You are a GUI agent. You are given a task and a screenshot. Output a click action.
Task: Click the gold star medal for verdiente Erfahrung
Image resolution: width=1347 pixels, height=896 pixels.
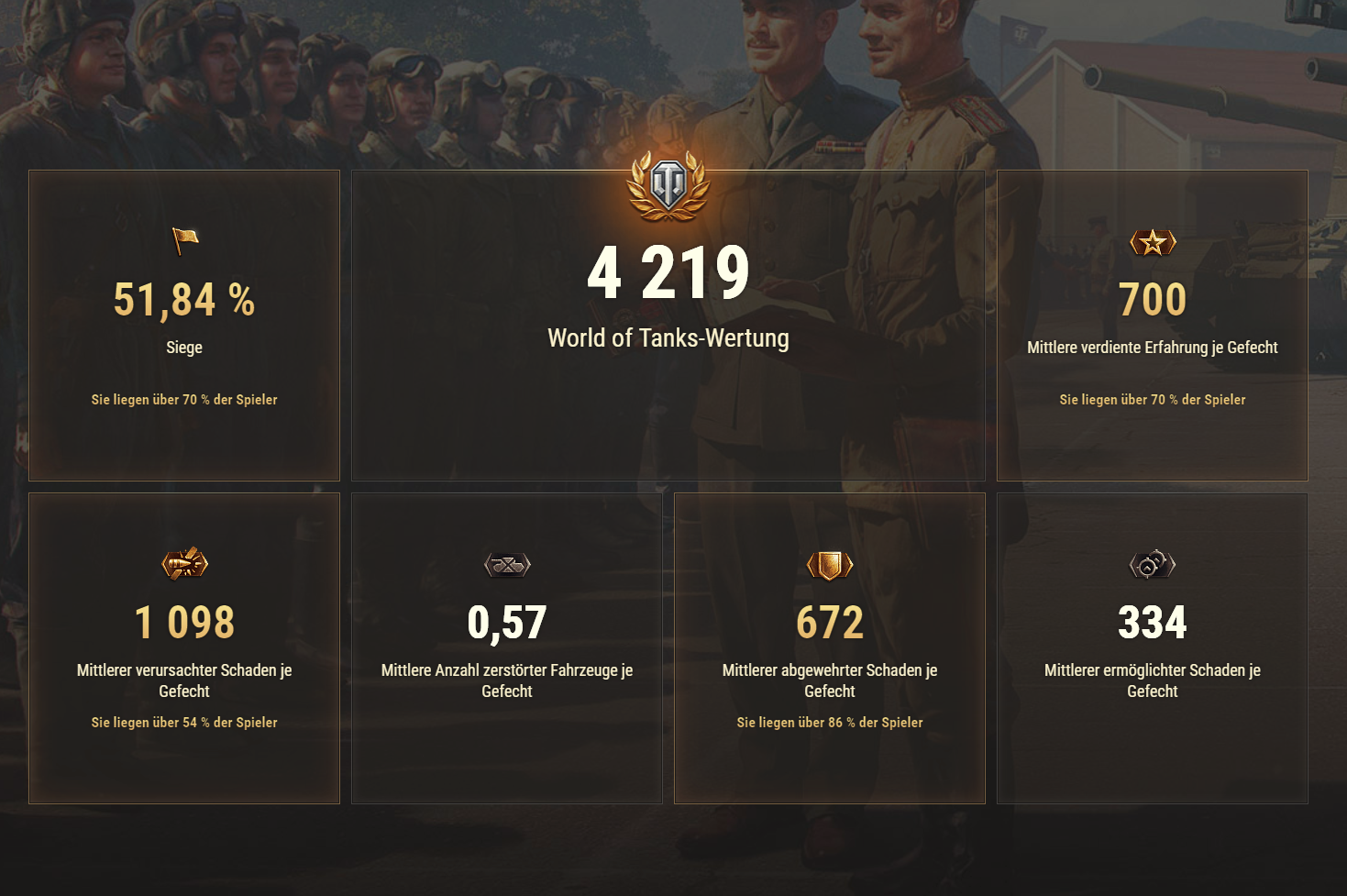tap(1152, 244)
